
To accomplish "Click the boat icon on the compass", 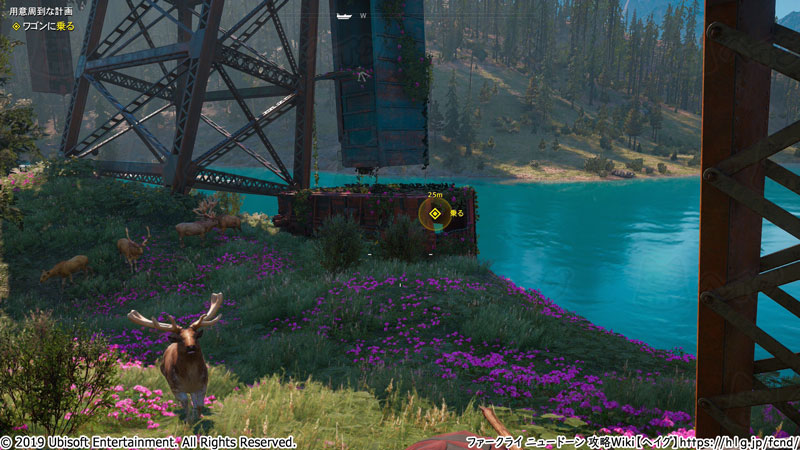I will tap(344, 16).
